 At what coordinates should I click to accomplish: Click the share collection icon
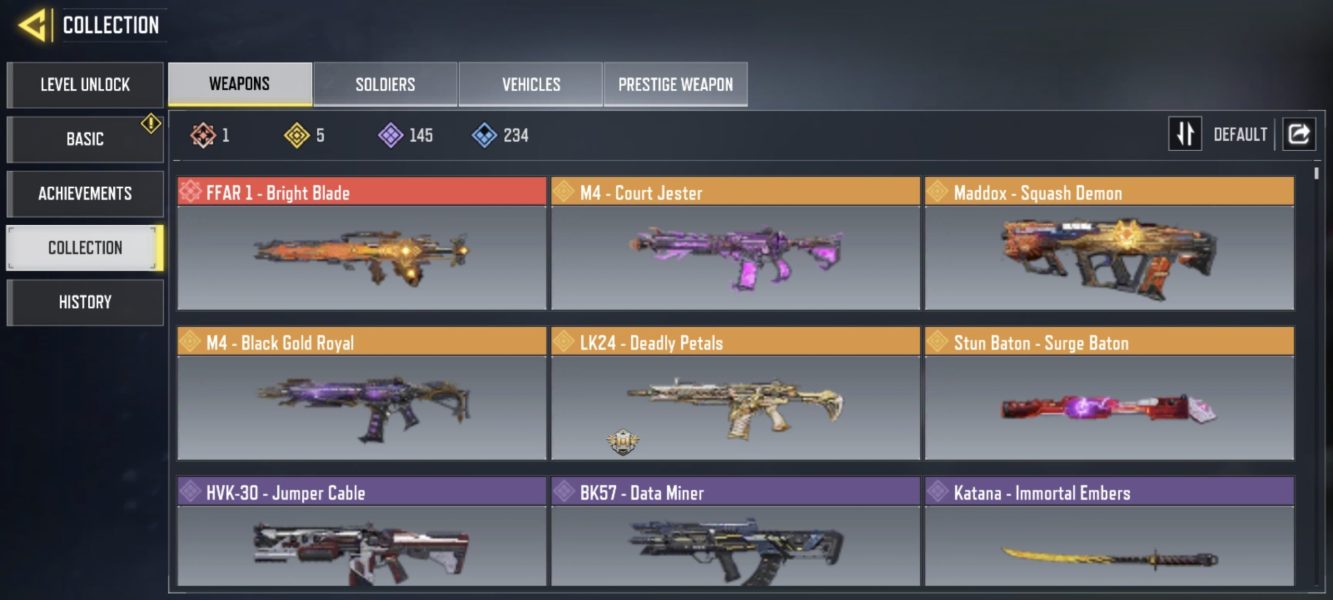[x=1299, y=134]
